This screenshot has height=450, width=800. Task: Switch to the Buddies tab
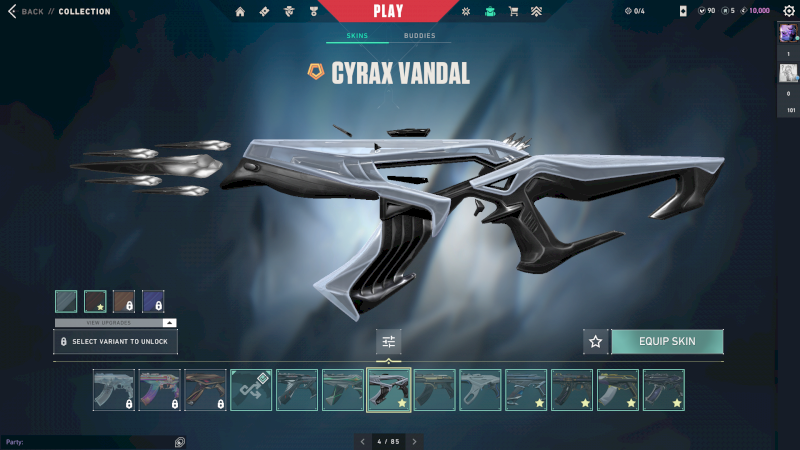pos(419,36)
